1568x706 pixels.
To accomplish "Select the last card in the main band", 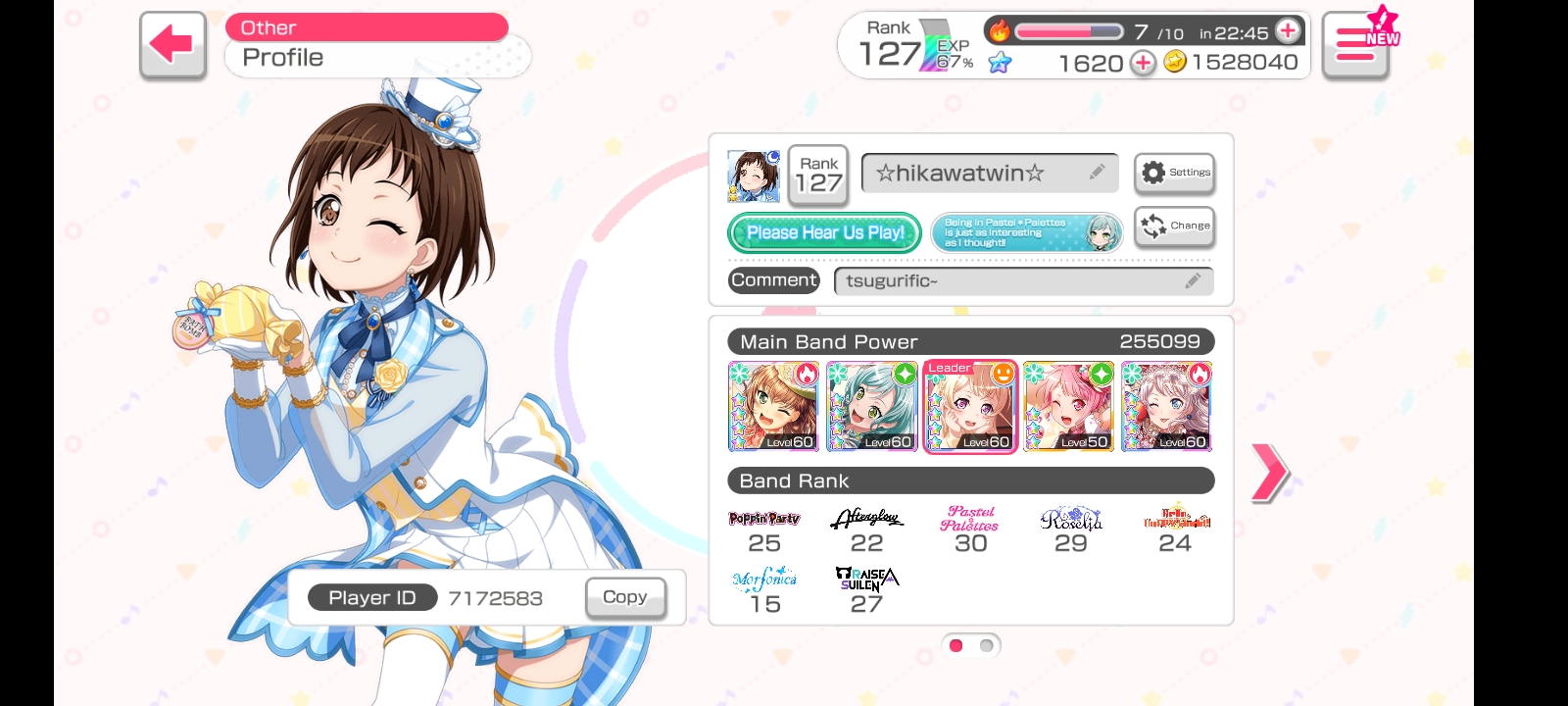I will [1166, 406].
